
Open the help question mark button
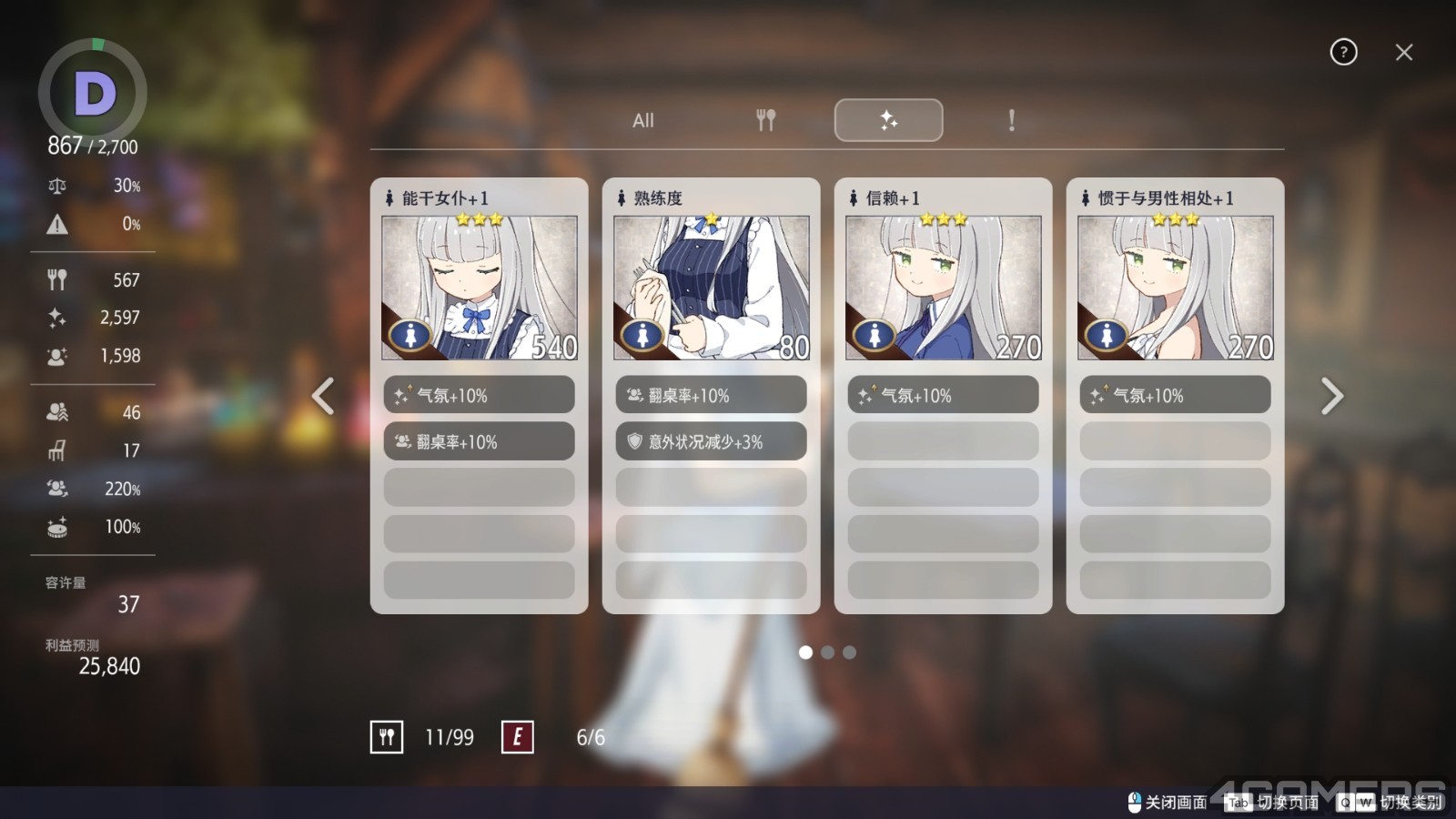pos(1343,52)
